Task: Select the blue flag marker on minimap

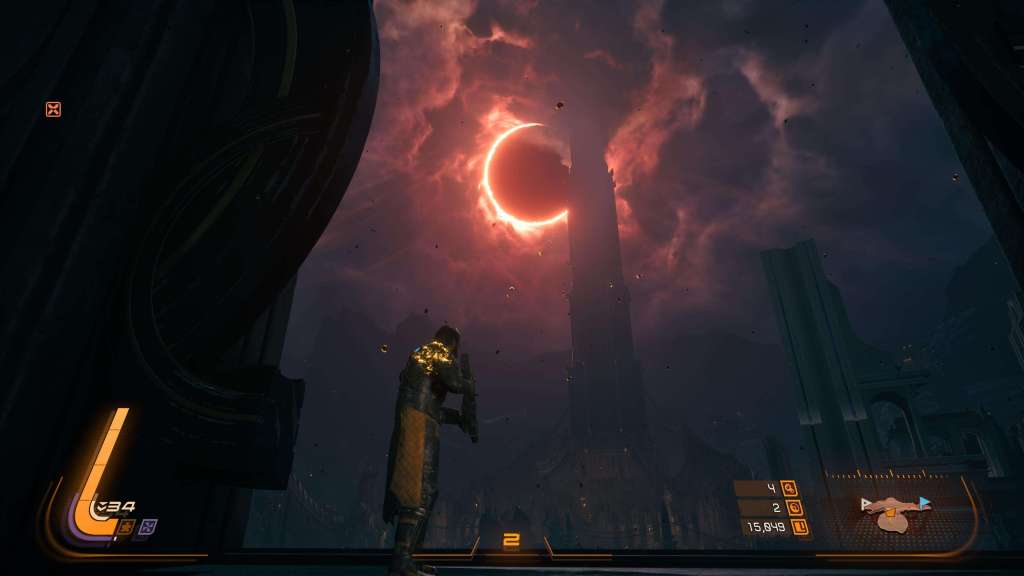Action: point(924,503)
